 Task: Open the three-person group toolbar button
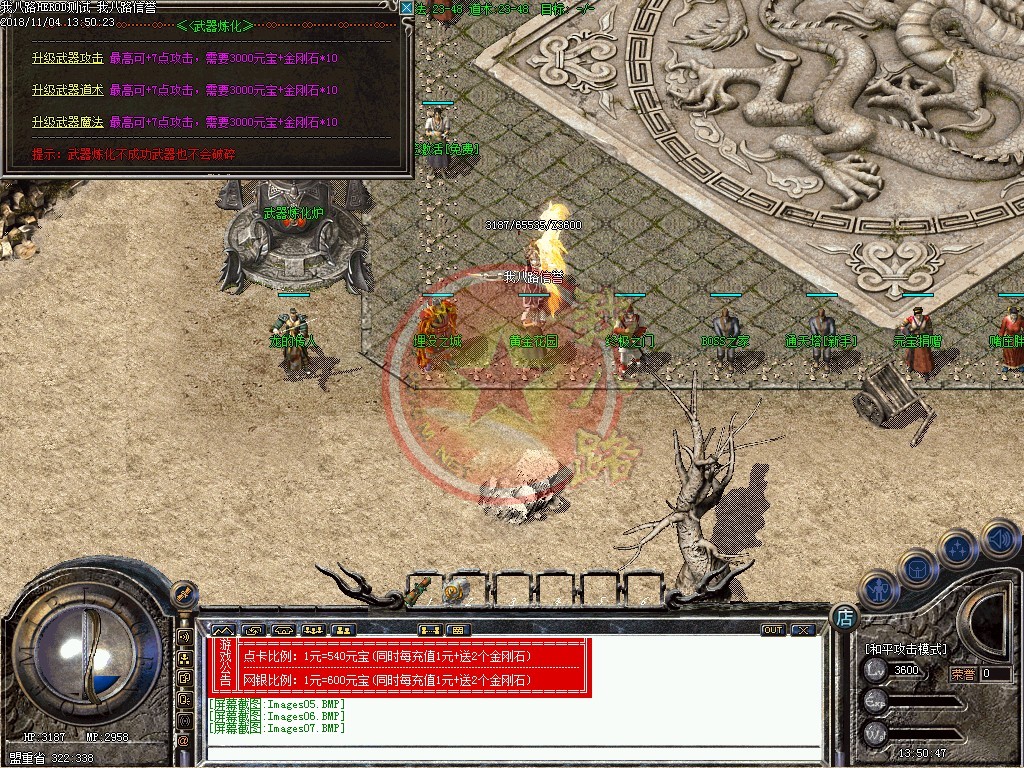coord(313,630)
